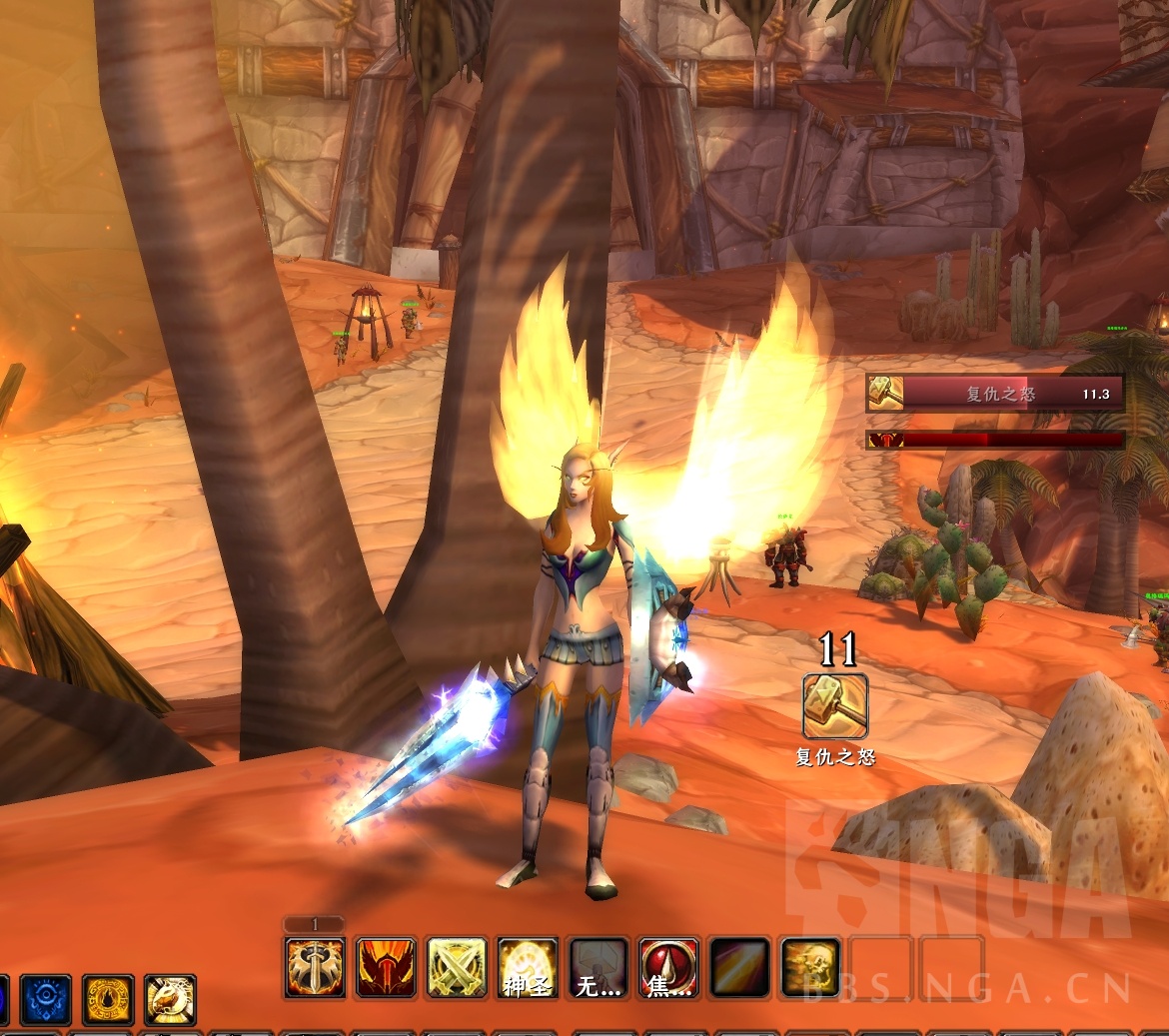Cast the golden skull ability
The image size is (1169, 1036).
click(x=810, y=967)
